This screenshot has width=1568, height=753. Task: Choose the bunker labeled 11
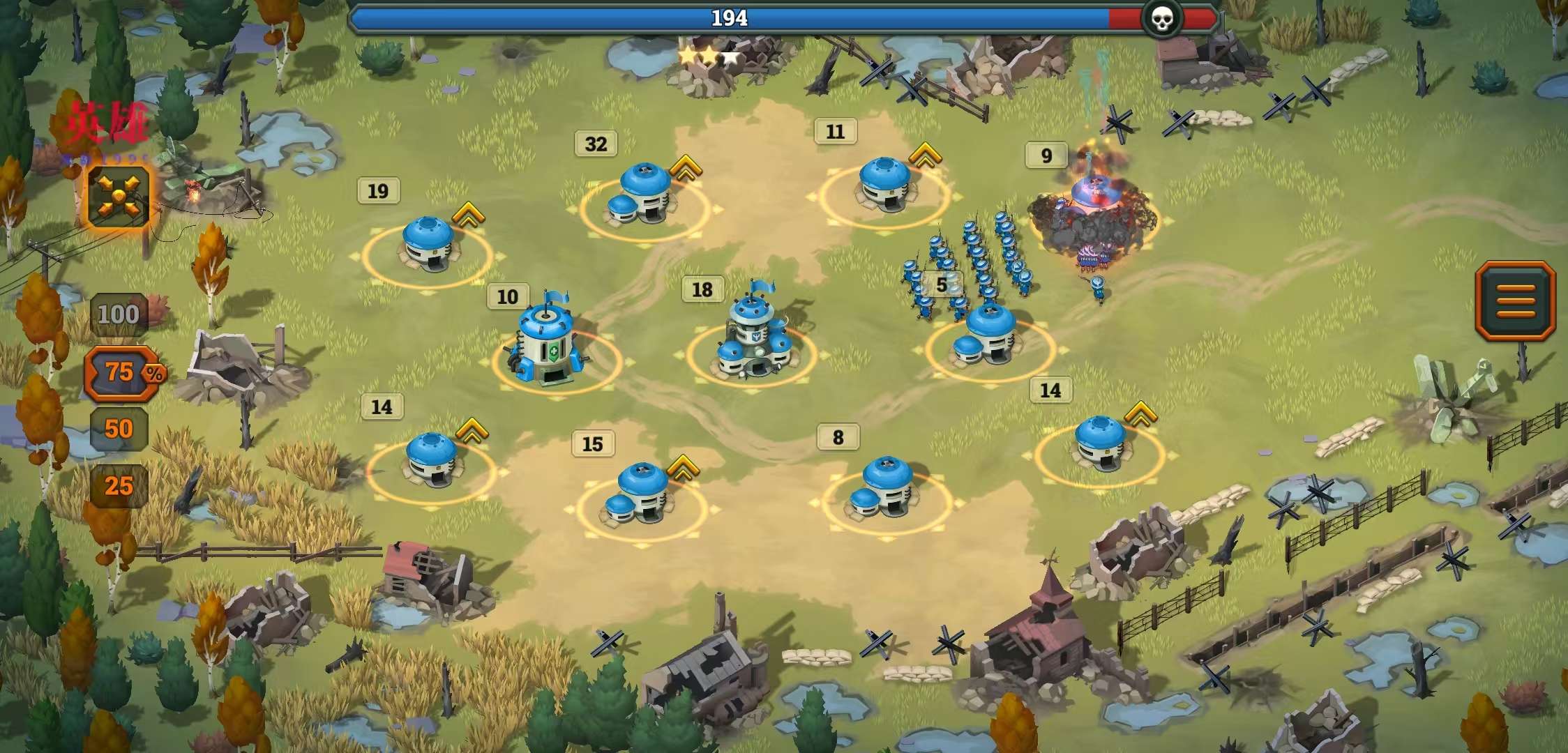[884, 185]
